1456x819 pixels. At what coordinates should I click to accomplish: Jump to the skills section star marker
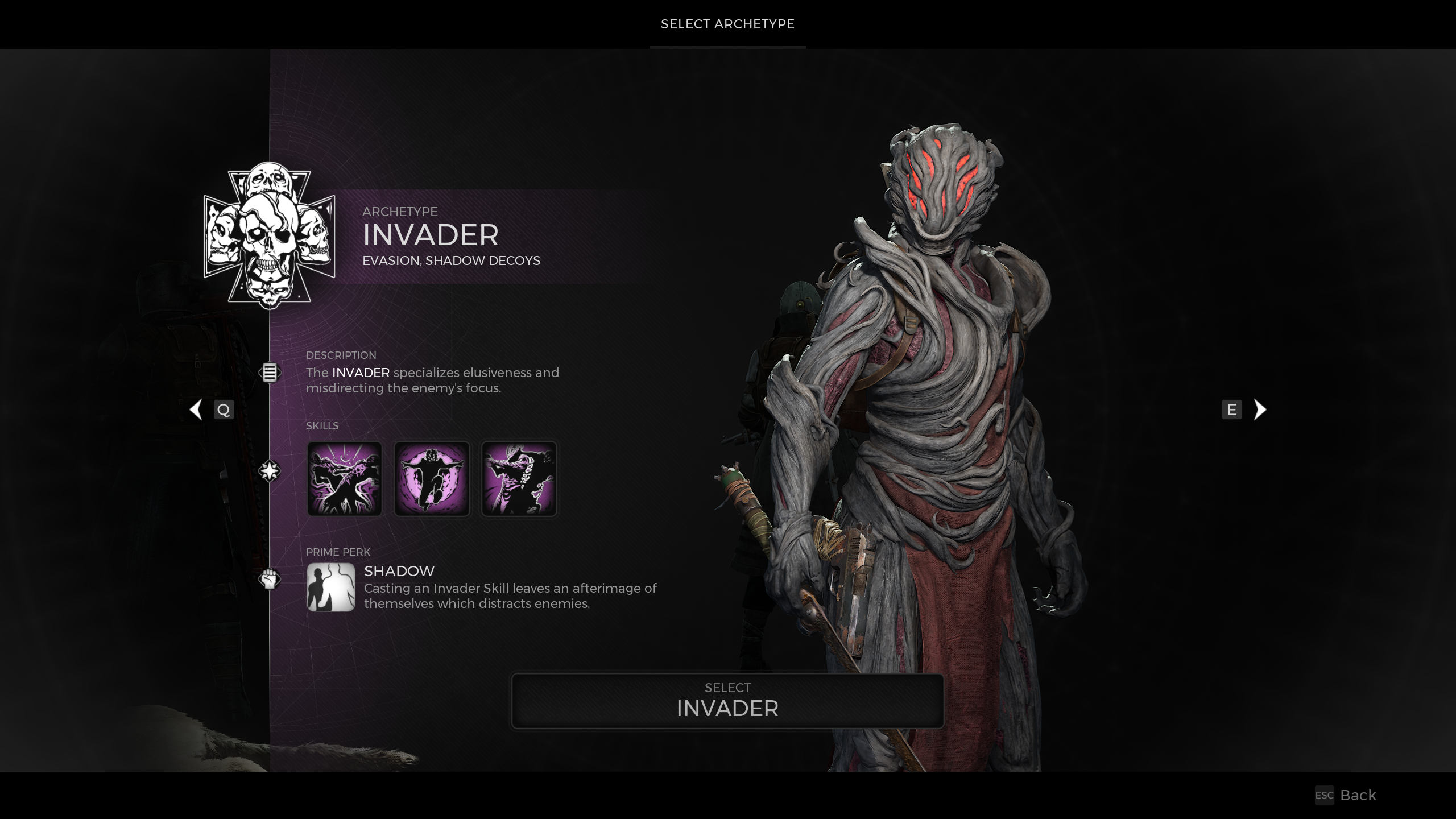270,471
